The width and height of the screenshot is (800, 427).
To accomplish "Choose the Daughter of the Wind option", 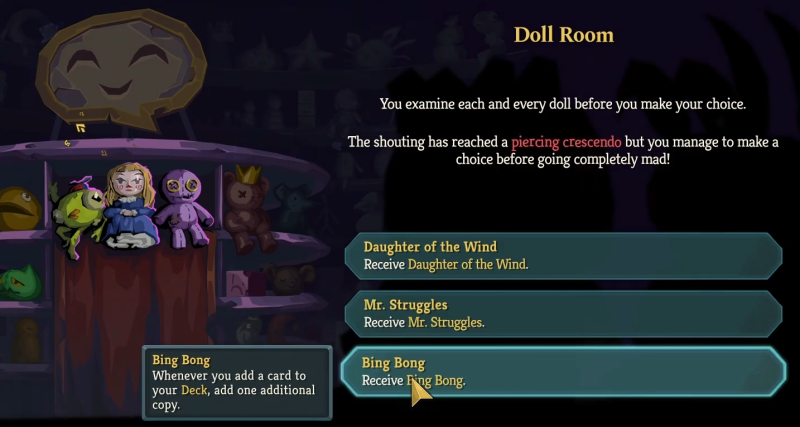I will (563, 256).
